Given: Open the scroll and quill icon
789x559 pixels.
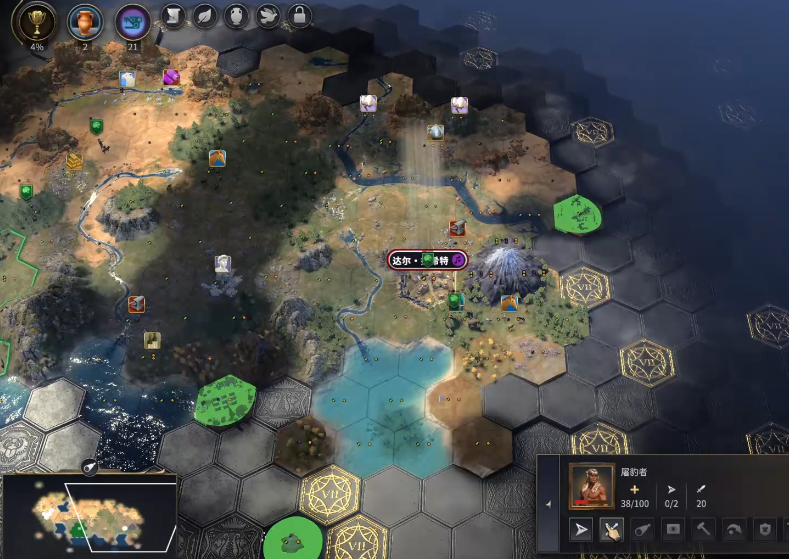Looking at the screenshot, I should pyautogui.click(x=174, y=16).
